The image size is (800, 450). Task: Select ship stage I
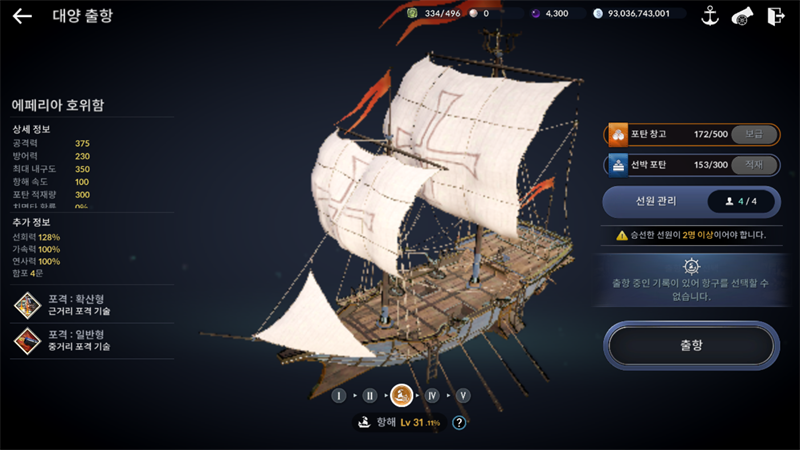tap(339, 396)
